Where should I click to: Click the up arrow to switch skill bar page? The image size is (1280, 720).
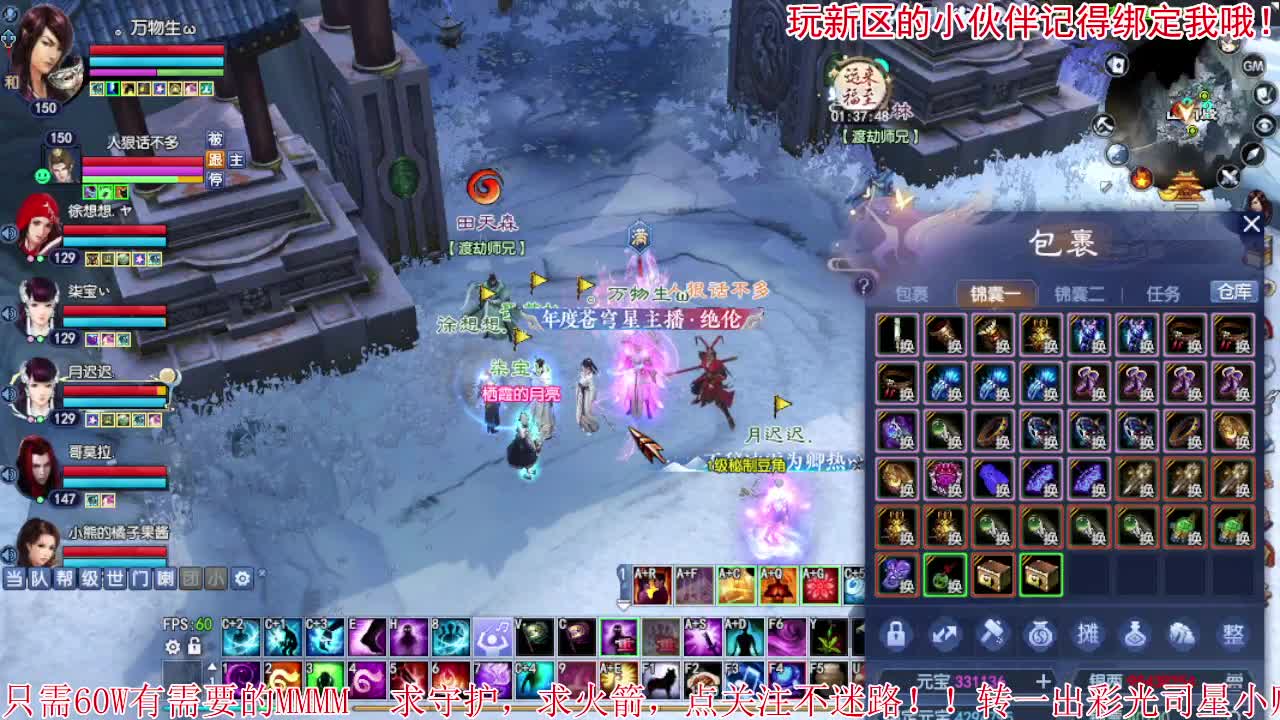point(212,665)
